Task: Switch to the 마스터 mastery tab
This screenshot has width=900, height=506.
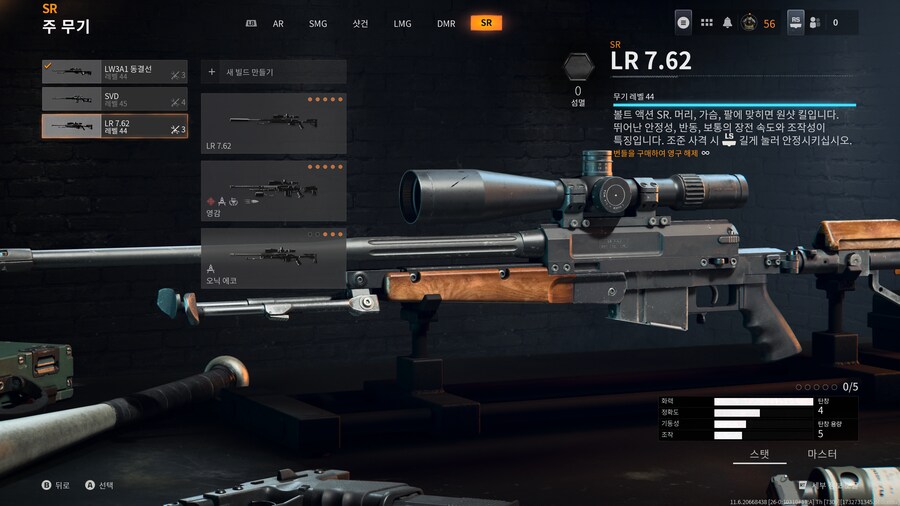Action: point(822,455)
